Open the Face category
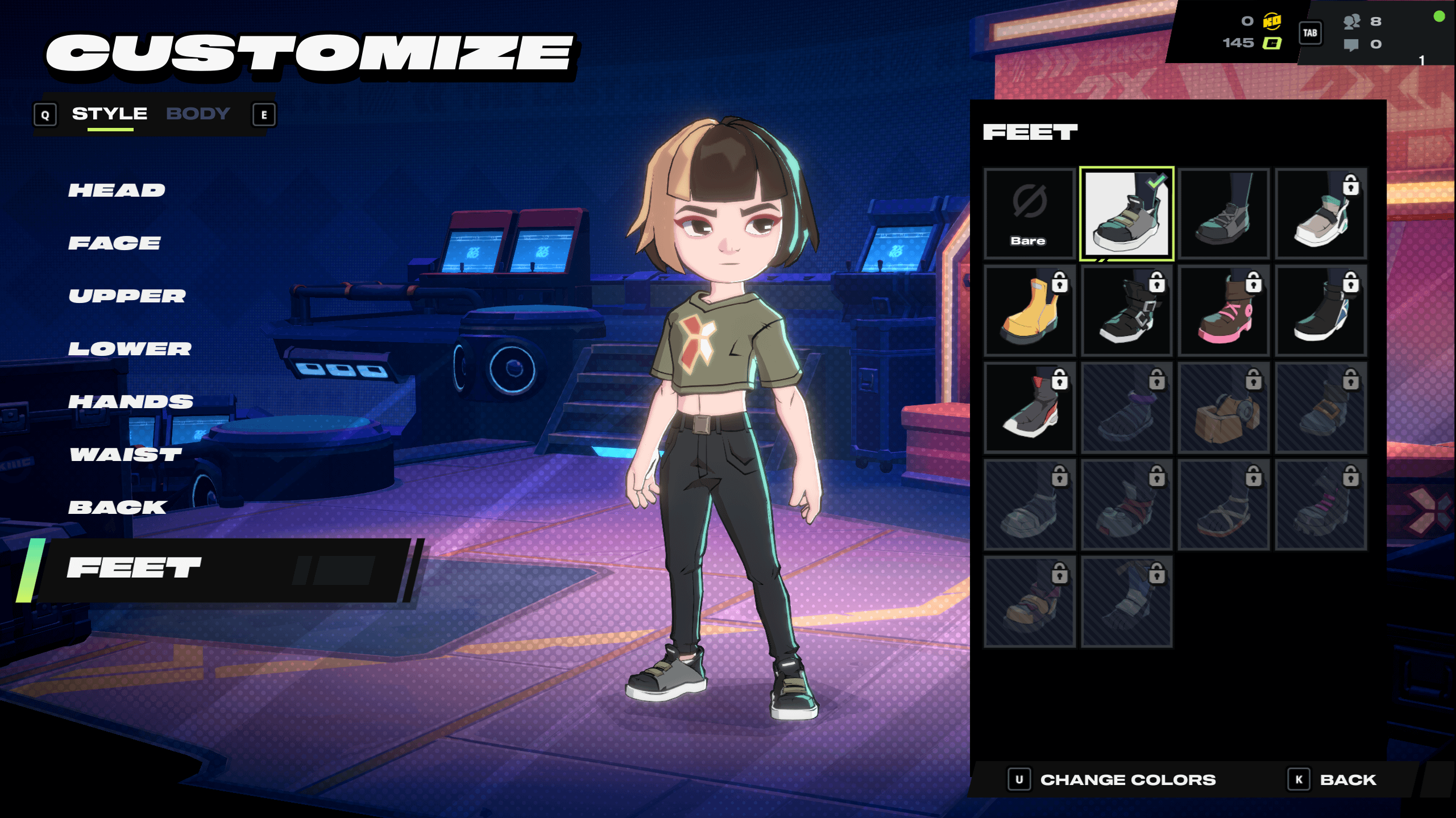 114,243
